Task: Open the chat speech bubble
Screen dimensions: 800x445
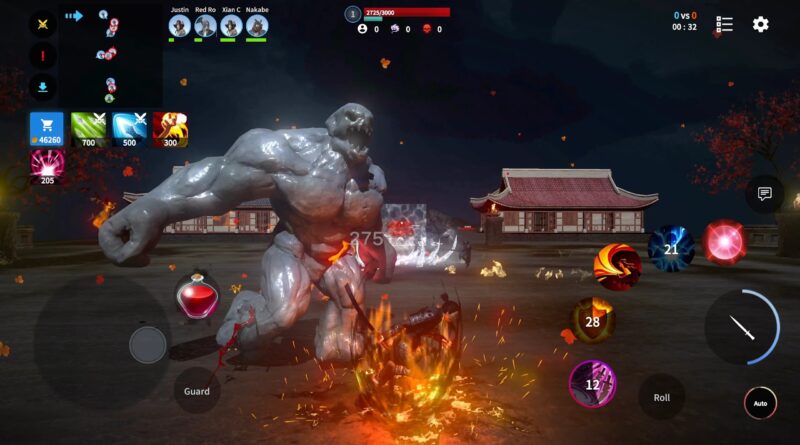Action: click(x=765, y=193)
